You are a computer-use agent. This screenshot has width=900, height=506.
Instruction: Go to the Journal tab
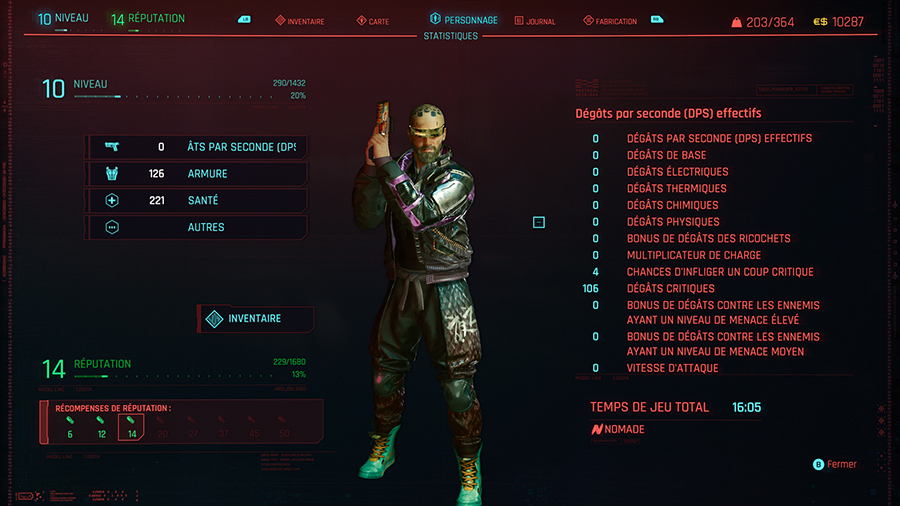point(534,21)
